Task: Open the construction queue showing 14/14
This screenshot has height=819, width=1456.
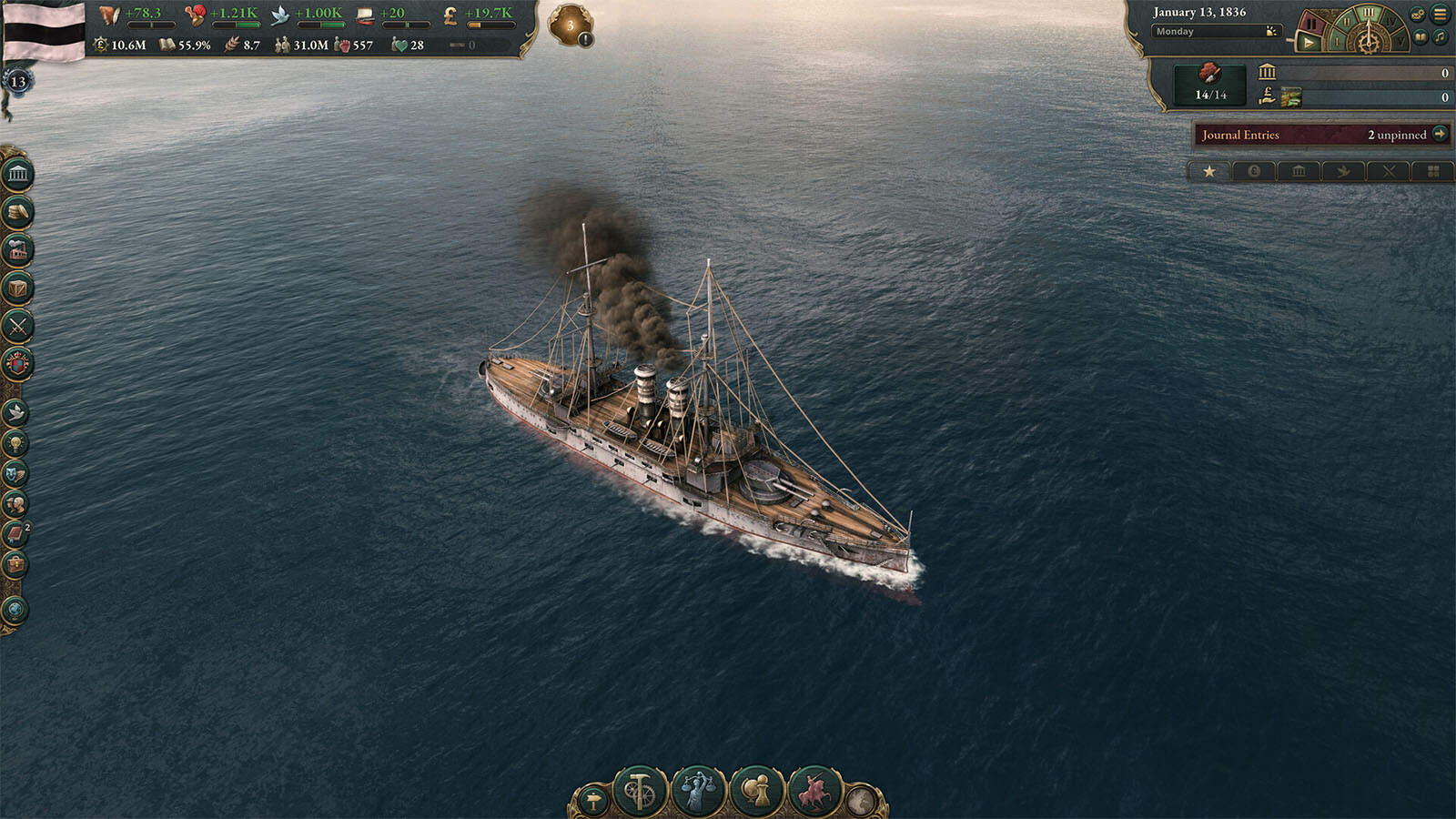Action: 1210,83
